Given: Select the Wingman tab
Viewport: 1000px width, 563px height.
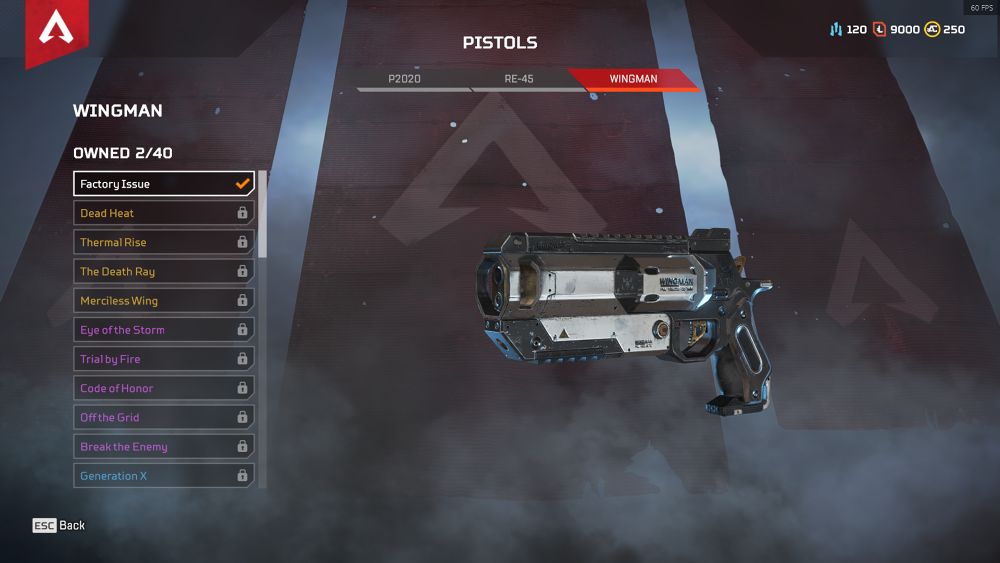Looking at the screenshot, I should pos(633,78).
